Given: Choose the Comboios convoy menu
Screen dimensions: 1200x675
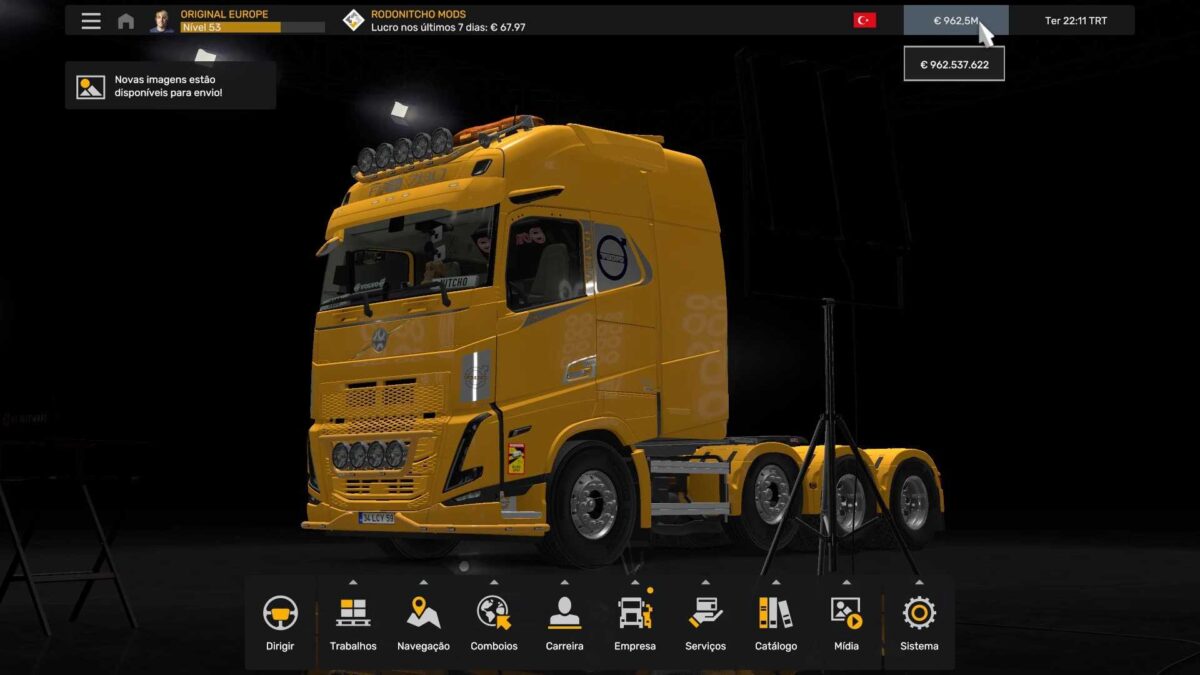Looking at the screenshot, I should pos(494,622).
